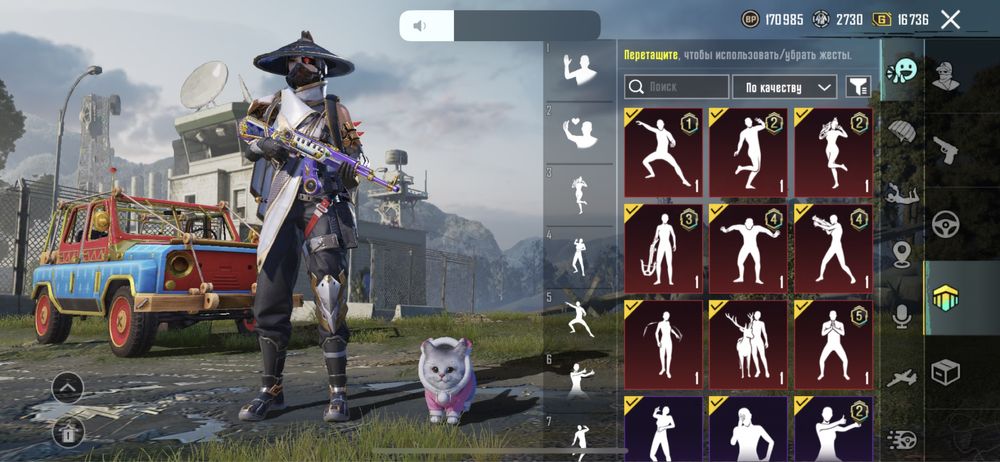This screenshot has width=1000, height=462.
Task: Select the microphone voice tab
Action: click(902, 317)
